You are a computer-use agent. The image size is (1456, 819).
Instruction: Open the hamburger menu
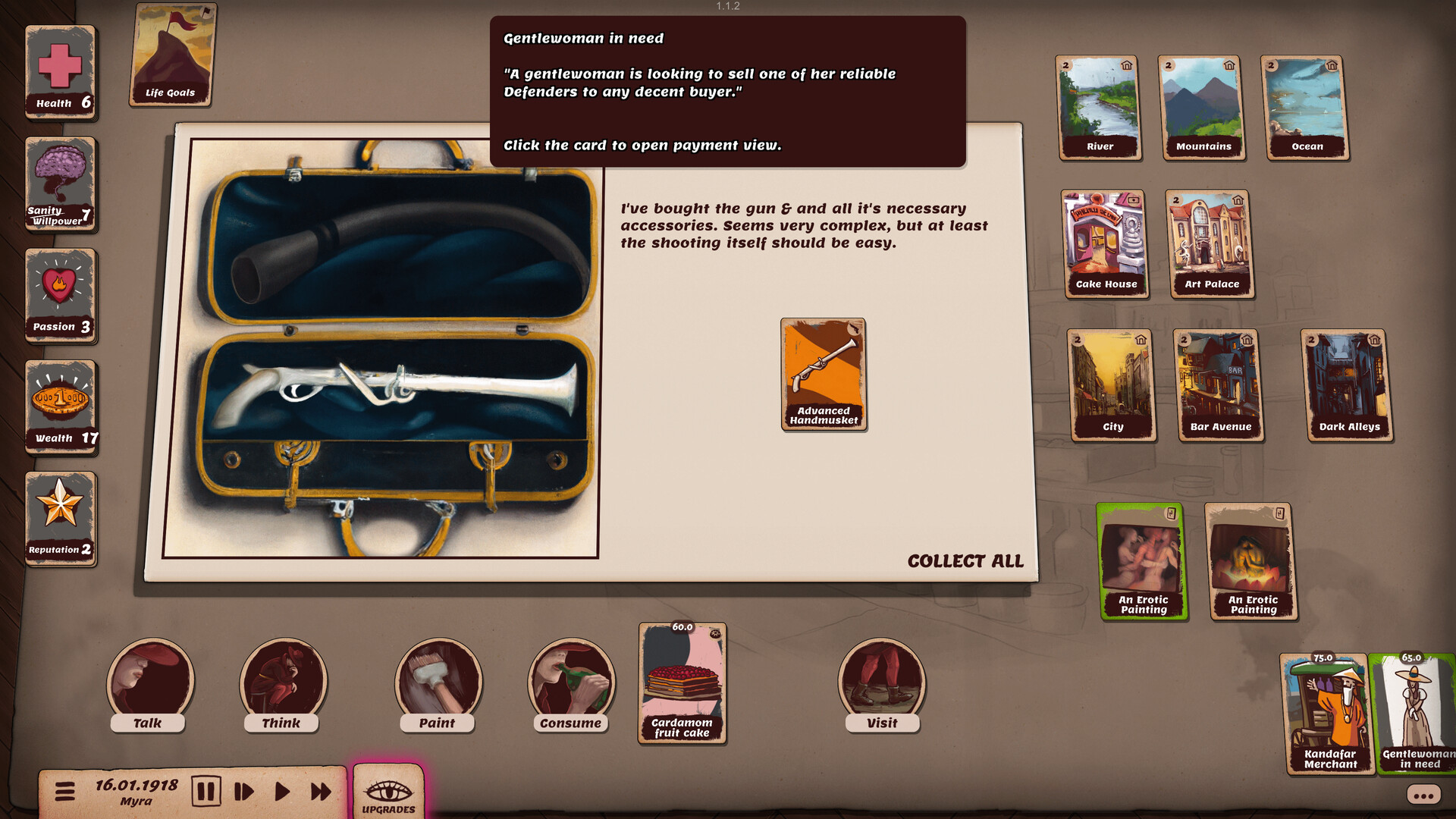pyautogui.click(x=66, y=790)
